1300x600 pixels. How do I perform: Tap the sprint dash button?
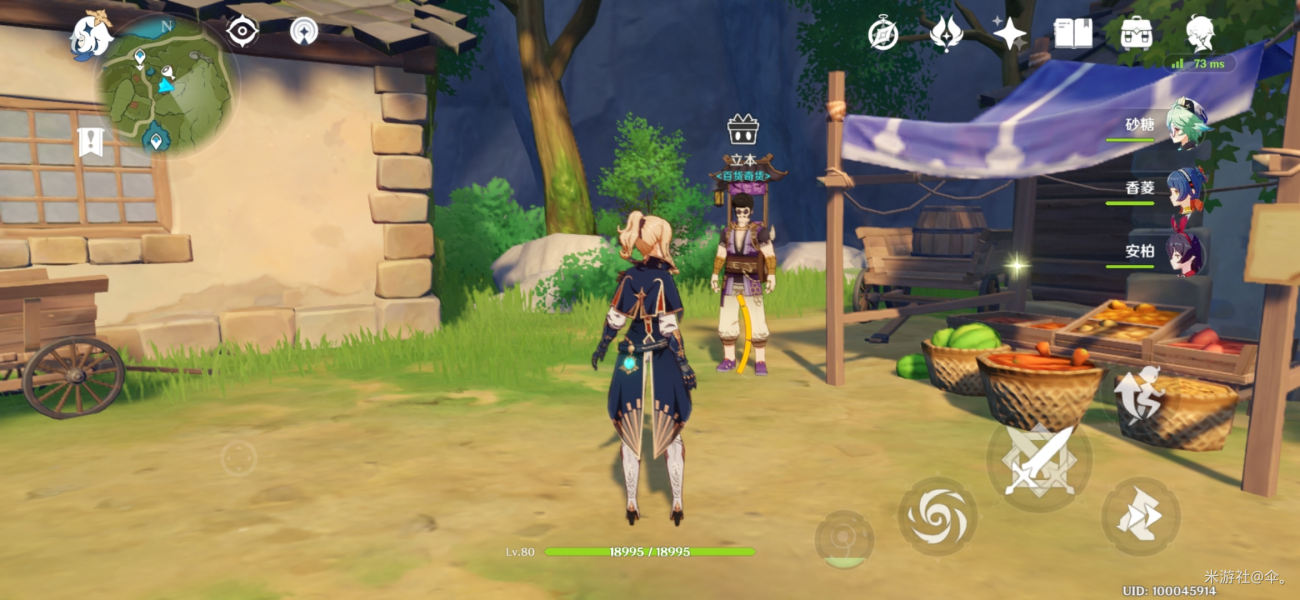click(1140, 516)
